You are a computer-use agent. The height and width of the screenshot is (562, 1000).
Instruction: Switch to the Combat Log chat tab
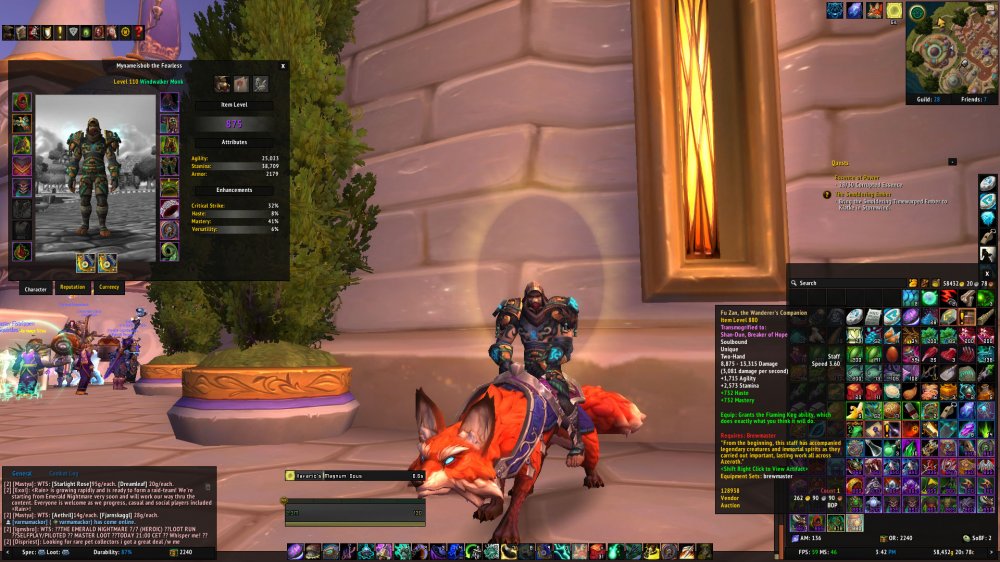64,472
